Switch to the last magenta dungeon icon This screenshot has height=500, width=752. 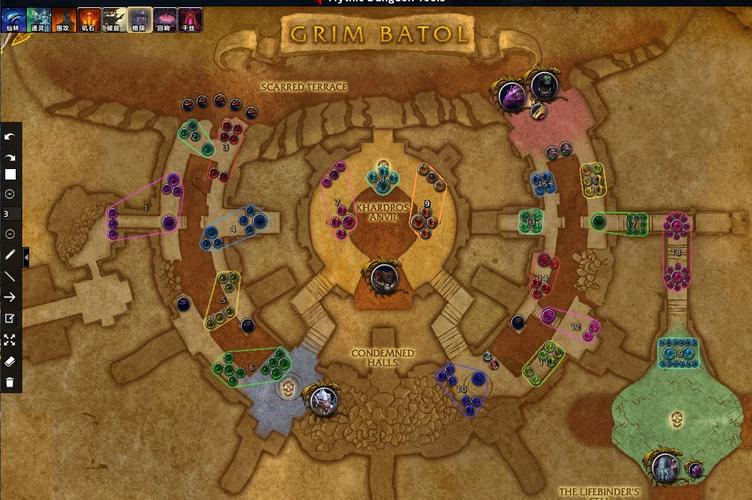coord(190,18)
